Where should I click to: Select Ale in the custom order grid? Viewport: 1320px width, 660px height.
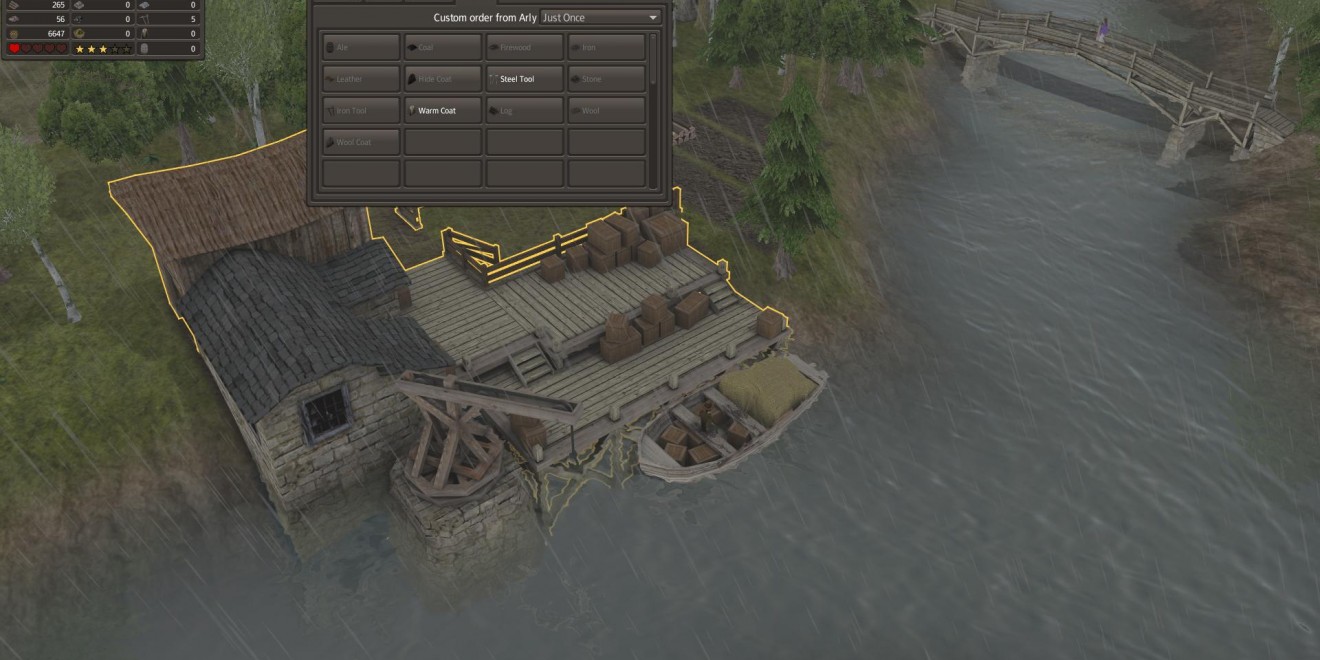coord(361,47)
